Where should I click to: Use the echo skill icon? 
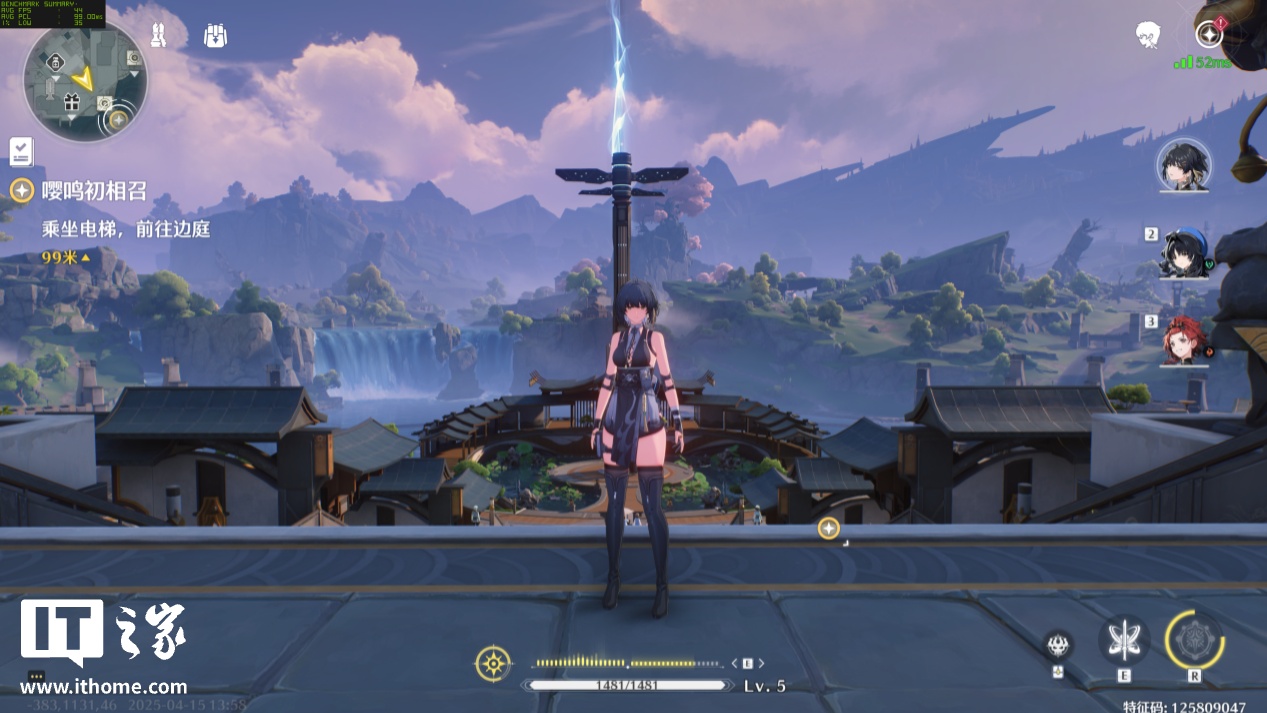pyautogui.click(x=1058, y=644)
